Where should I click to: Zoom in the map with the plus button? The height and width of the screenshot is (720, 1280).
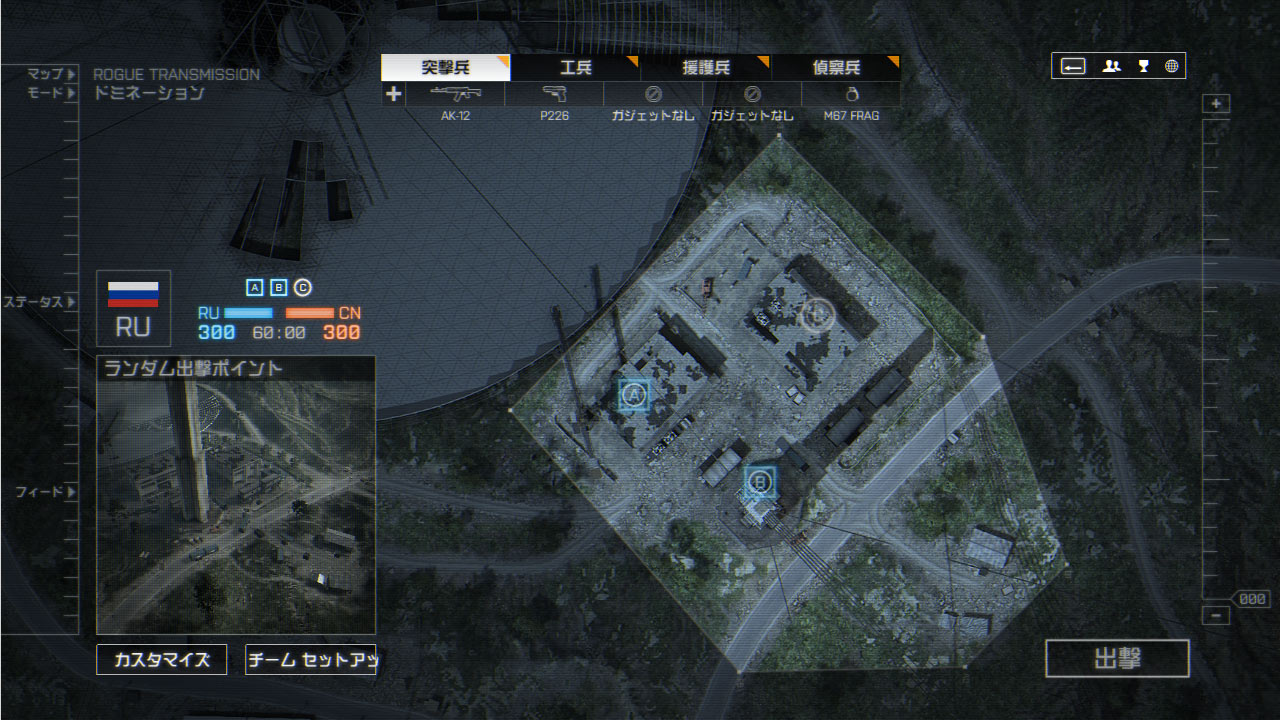coord(1216,104)
